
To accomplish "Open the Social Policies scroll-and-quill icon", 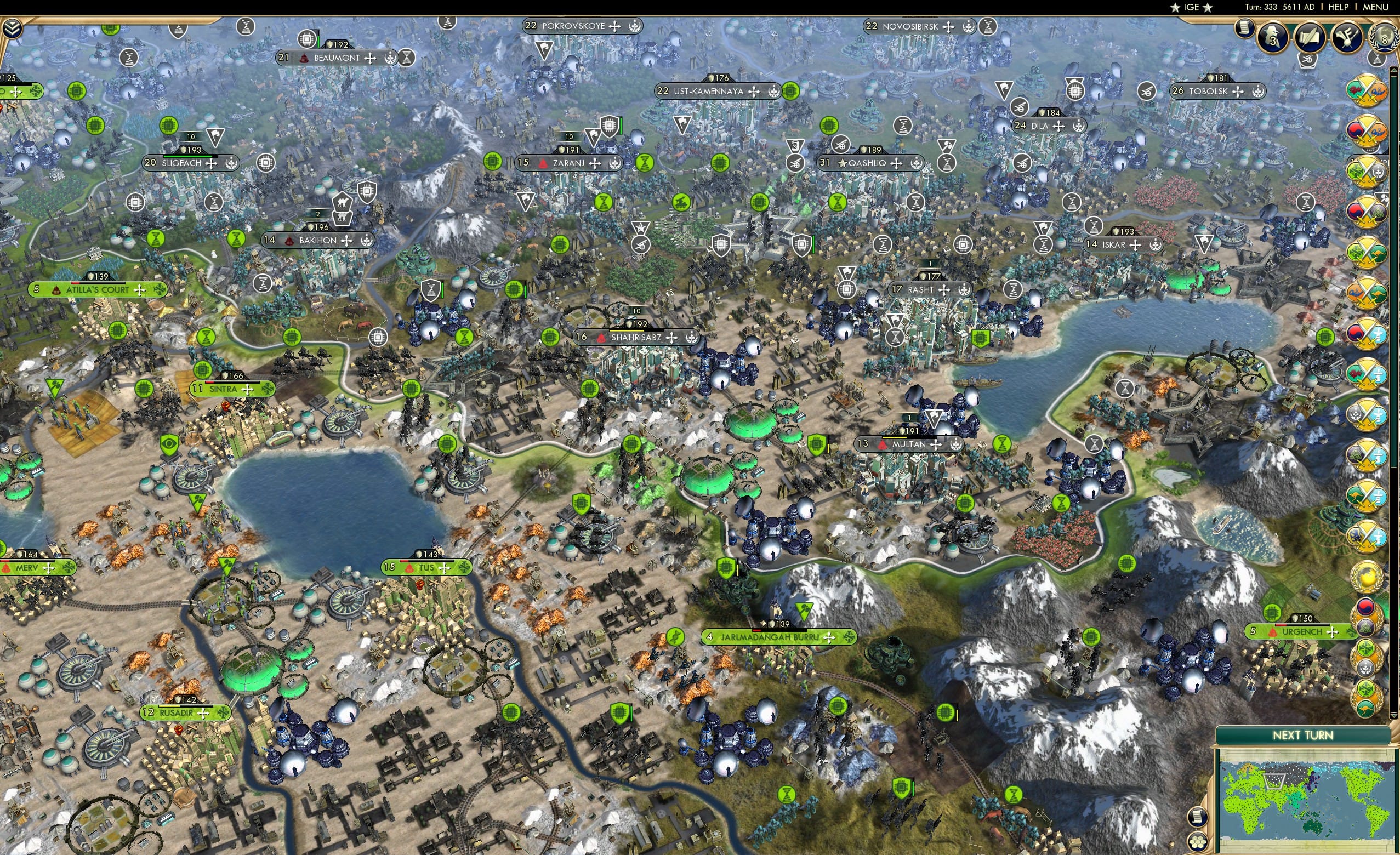I will pos(1309,37).
